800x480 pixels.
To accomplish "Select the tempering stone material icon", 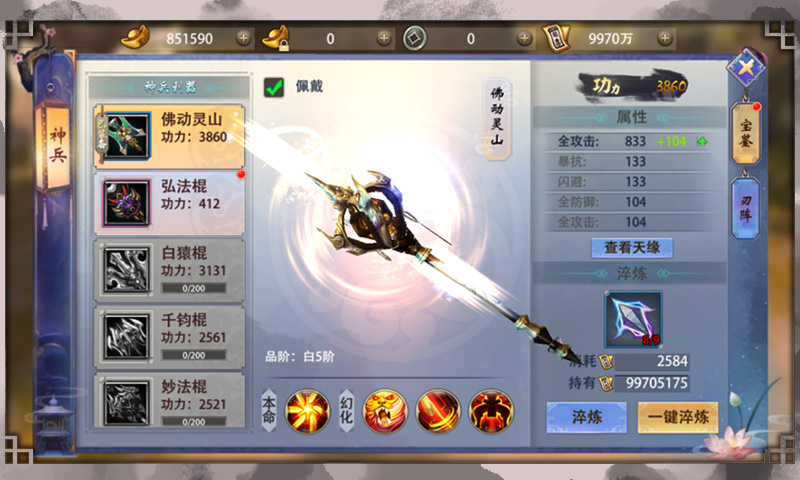I will pyautogui.click(x=633, y=319).
